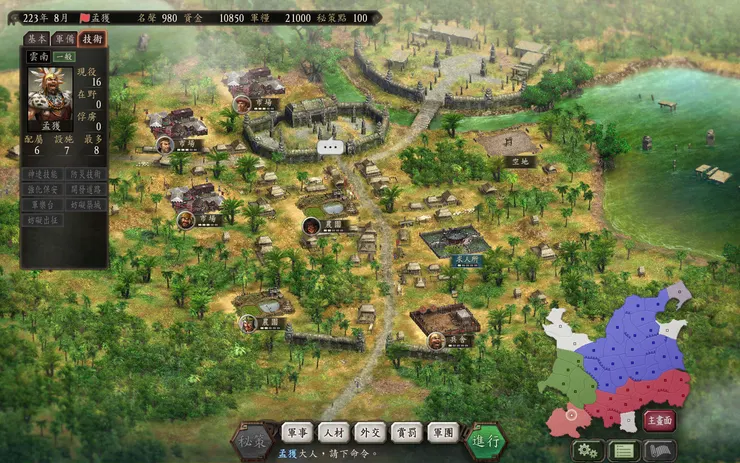Return to the 主畫面 main screen
740x463 pixels.
click(659, 420)
